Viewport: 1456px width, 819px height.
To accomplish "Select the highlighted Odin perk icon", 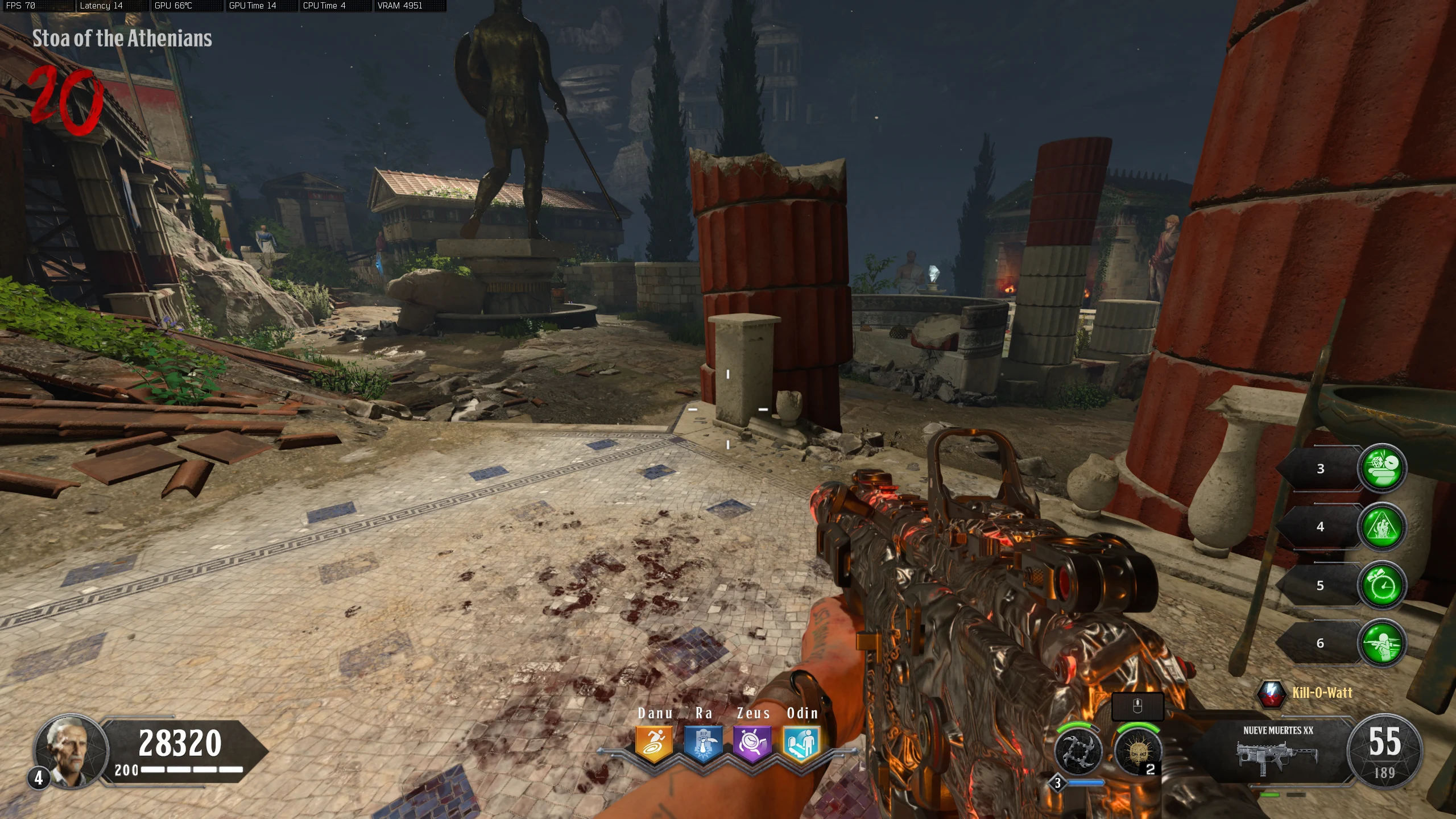I will (801, 743).
